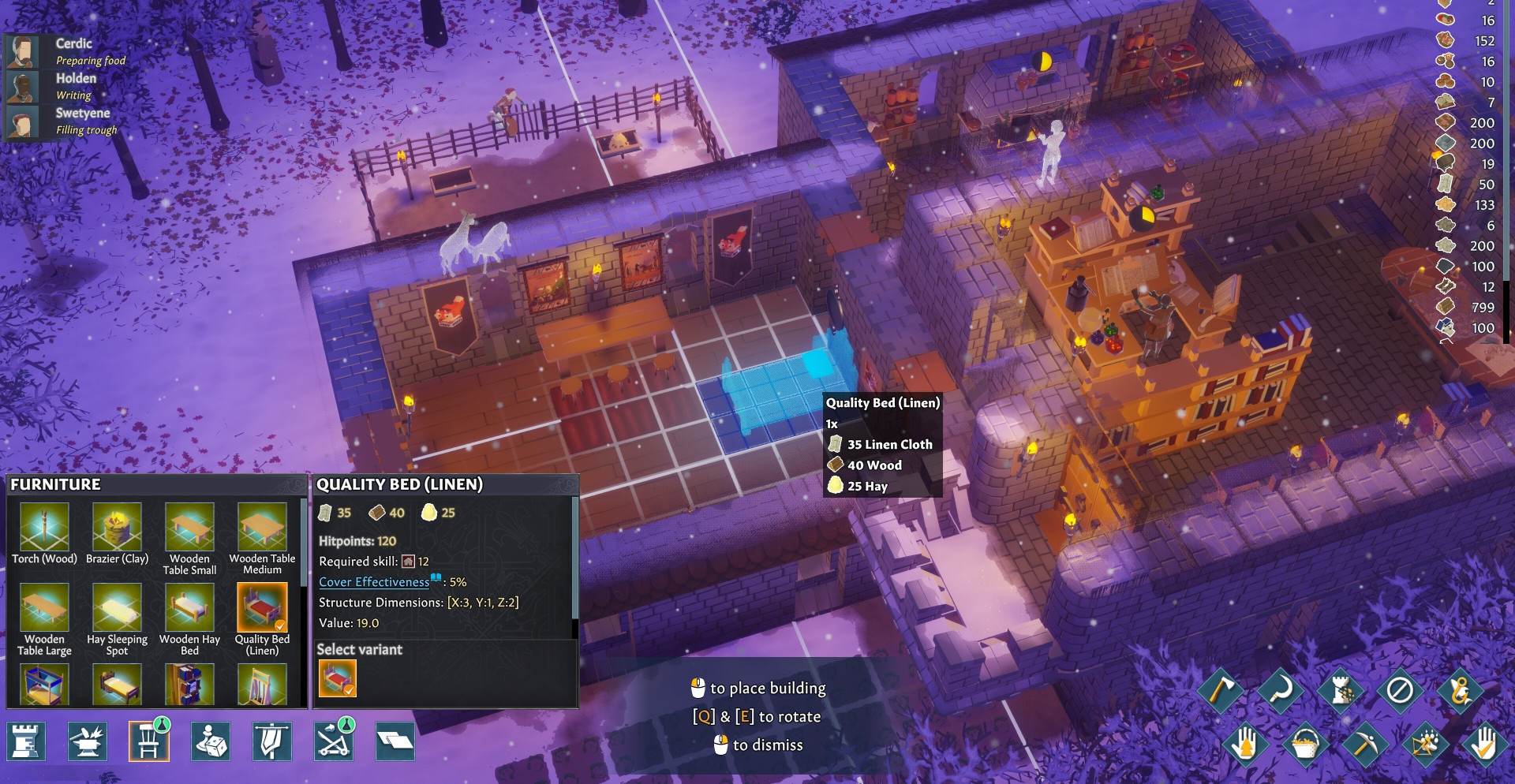Select the red bed variant icon
Viewport: 1515px width, 784px height.
pos(338,678)
